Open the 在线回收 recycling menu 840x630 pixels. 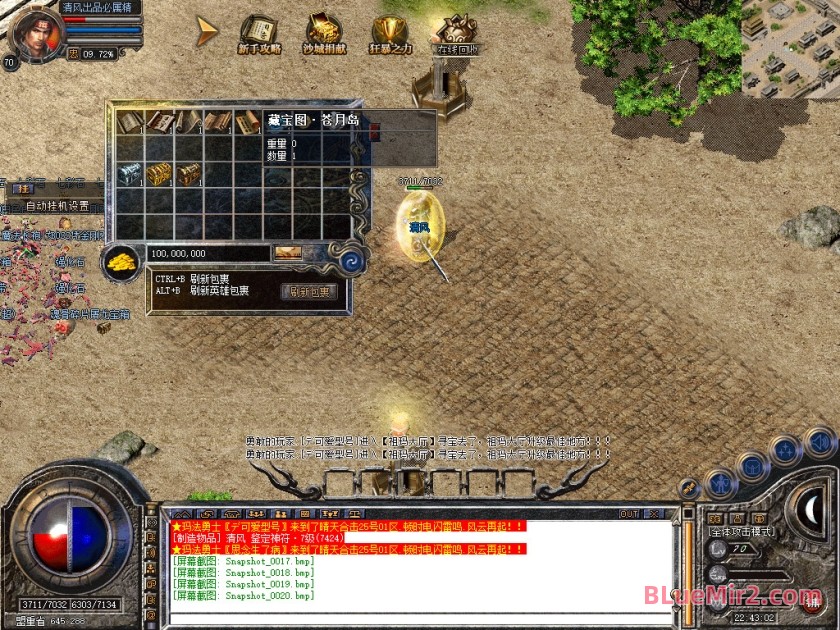pyautogui.click(x=457, y=34)
